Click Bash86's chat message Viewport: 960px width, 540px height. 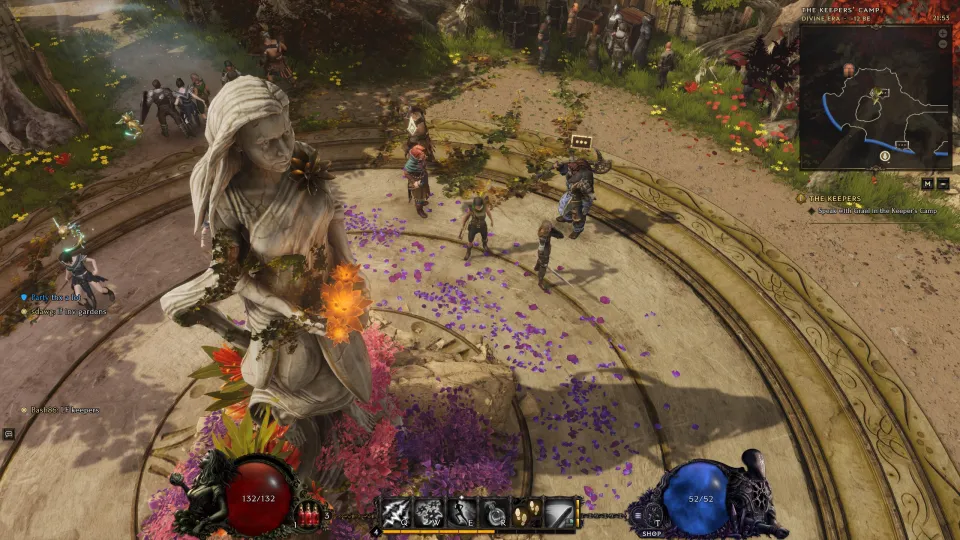click(x=63, y=410)
